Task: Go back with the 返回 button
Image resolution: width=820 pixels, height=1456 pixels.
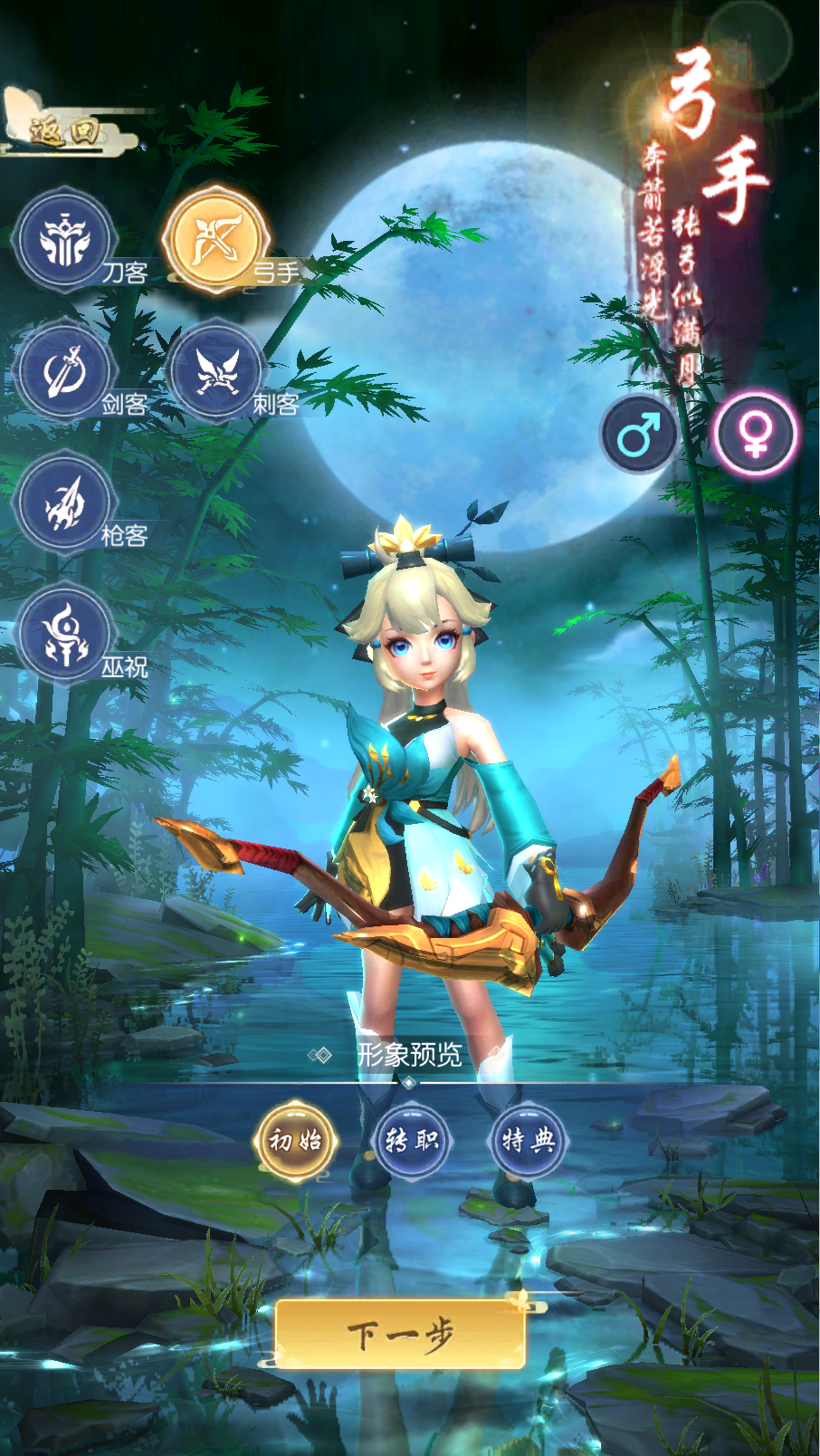Action: point(62,131)
